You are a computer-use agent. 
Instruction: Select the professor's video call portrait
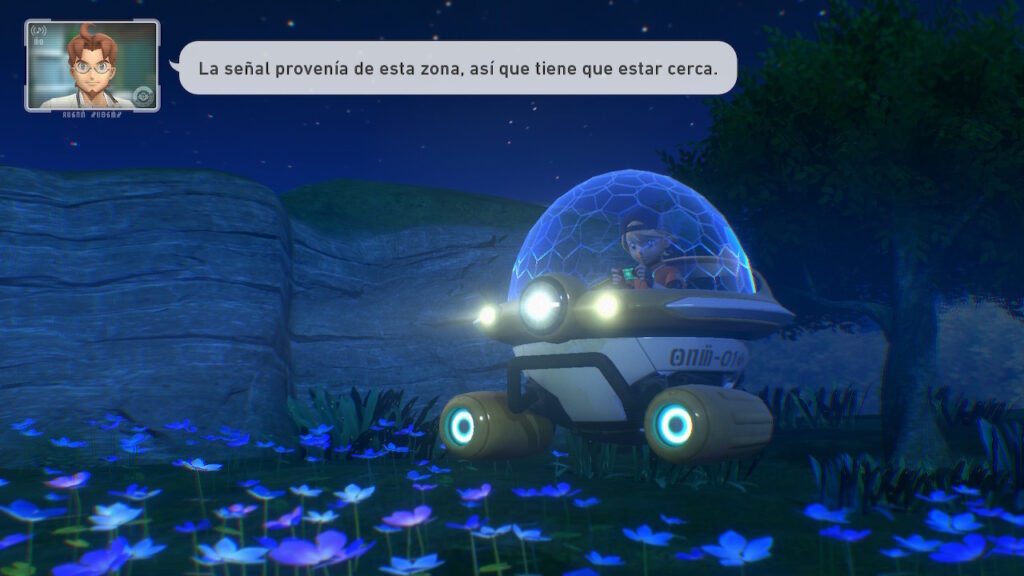[x=92, y=65]
